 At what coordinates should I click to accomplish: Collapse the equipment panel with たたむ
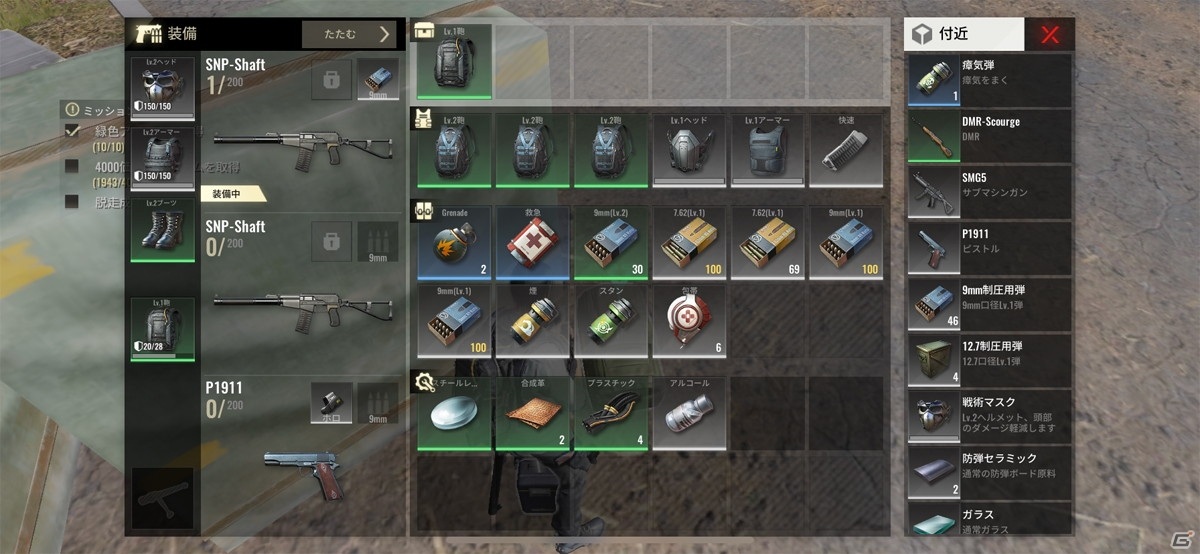(x=351, y=34)
